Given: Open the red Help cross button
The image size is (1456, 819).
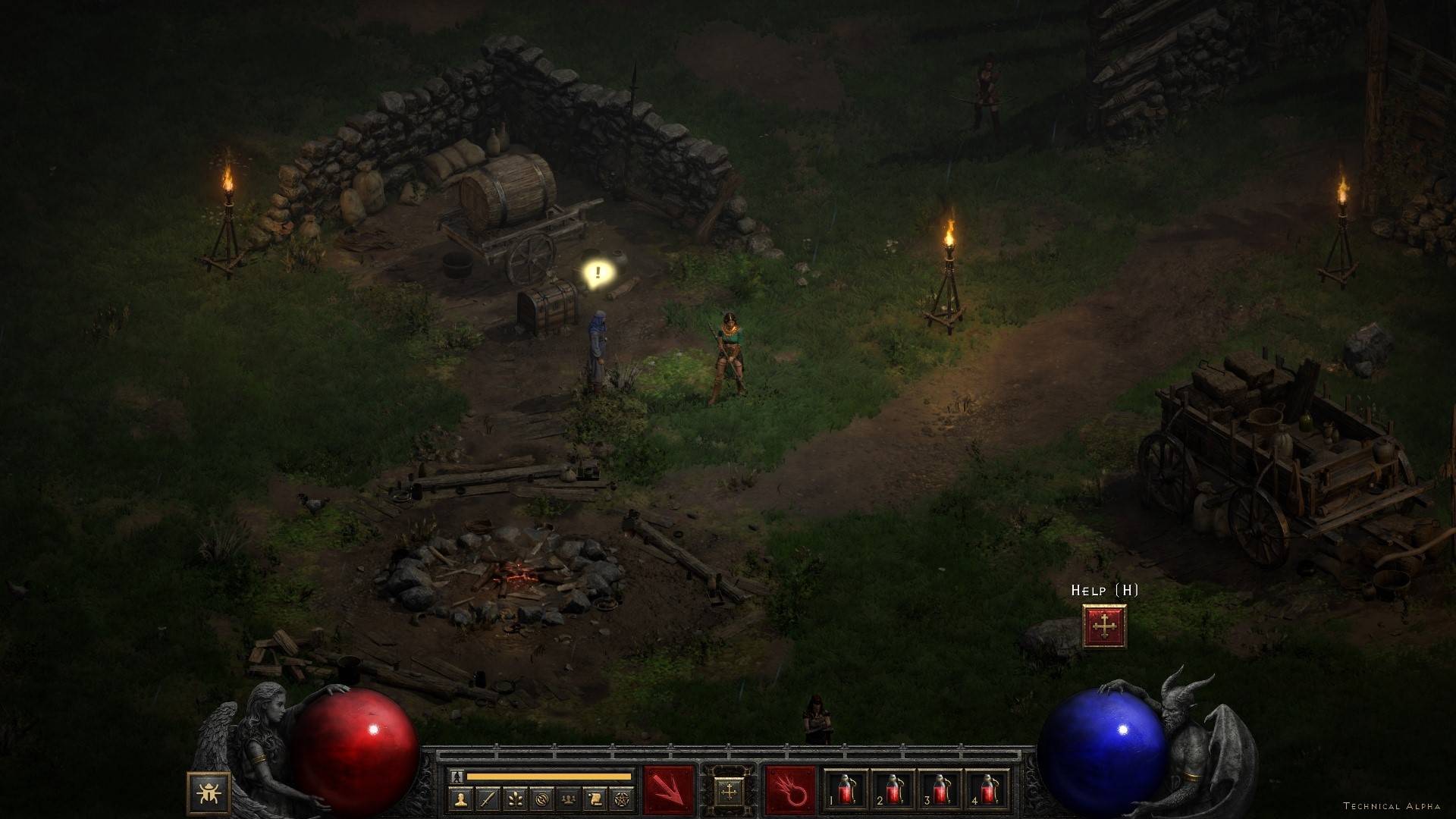Looking at the screenshot, I should click(x=1104, y=626).
